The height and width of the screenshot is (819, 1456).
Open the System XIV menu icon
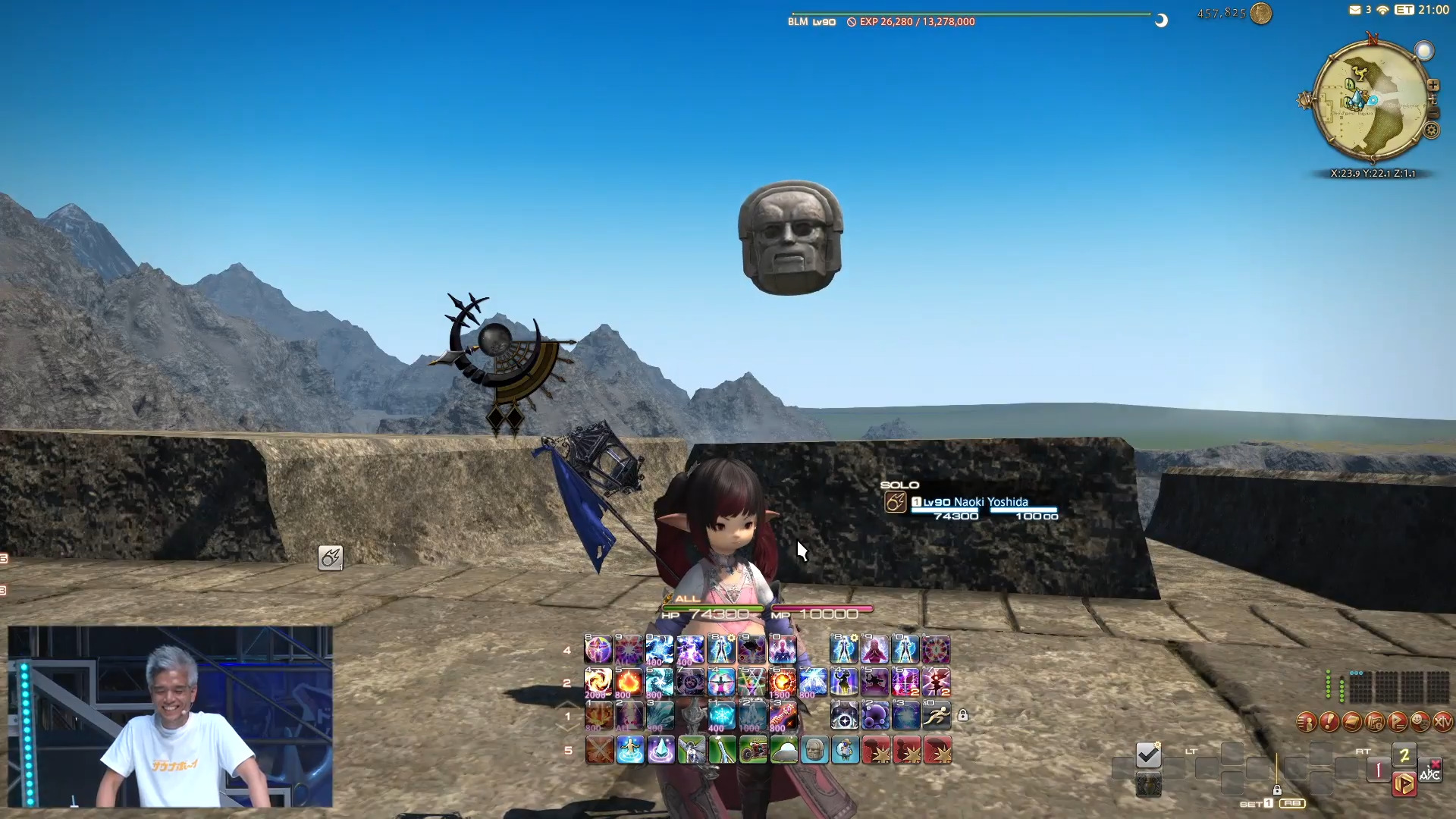pyautogui.click(x=1442, y=722)
